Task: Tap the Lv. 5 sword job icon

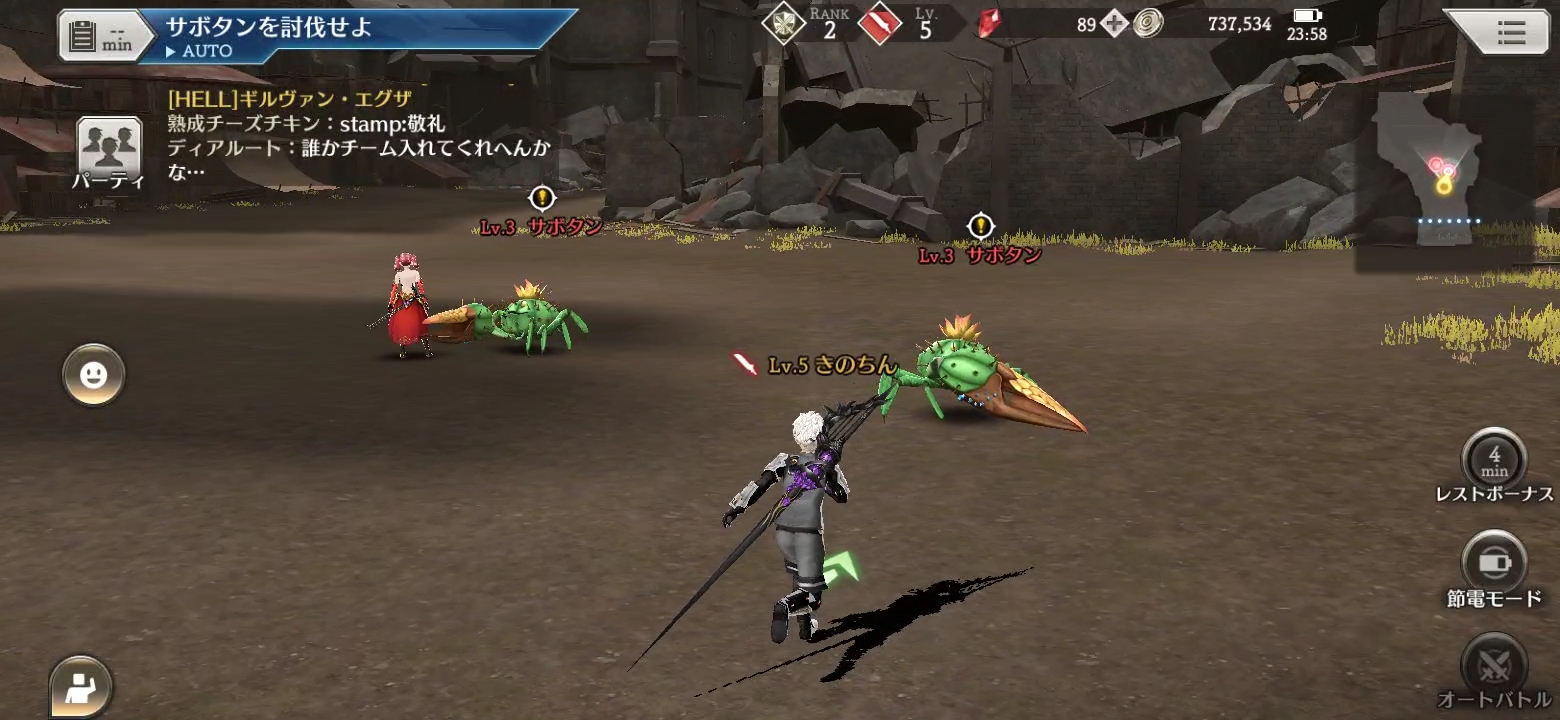Action: (879, 24)
